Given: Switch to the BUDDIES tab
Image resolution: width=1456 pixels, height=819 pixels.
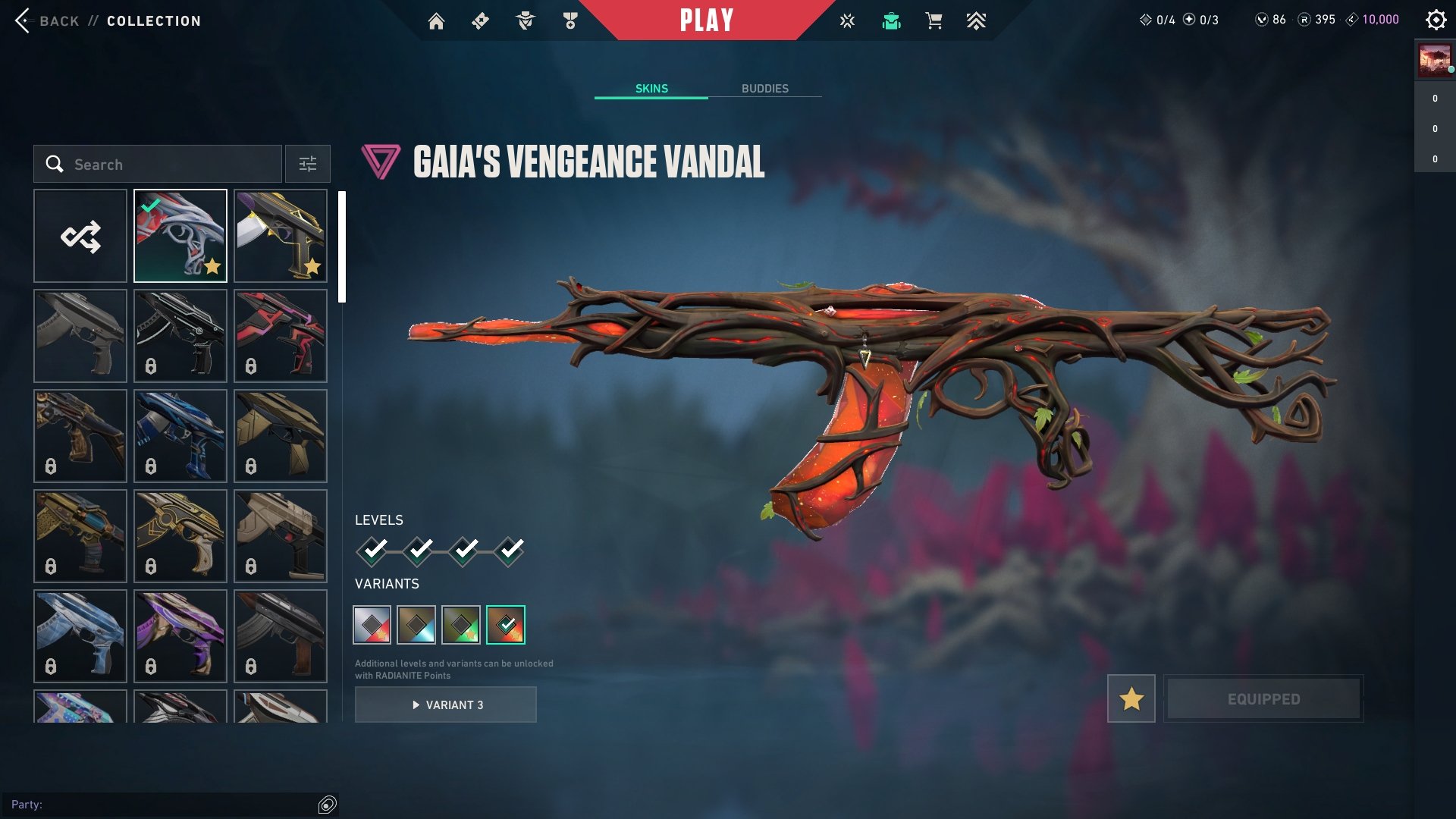Looking at the screenshot, I should coord(765,88).
